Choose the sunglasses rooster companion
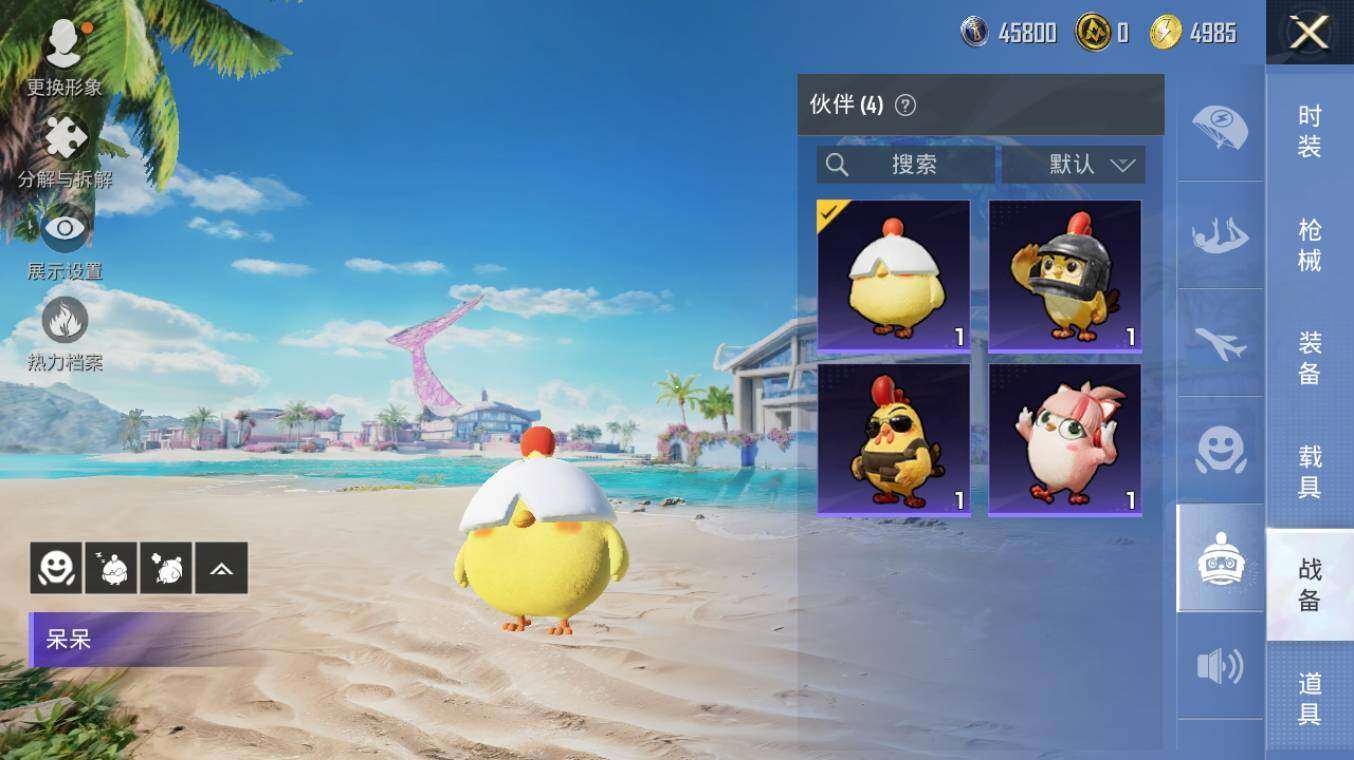 pyautogui.click(x=893, y=439)
